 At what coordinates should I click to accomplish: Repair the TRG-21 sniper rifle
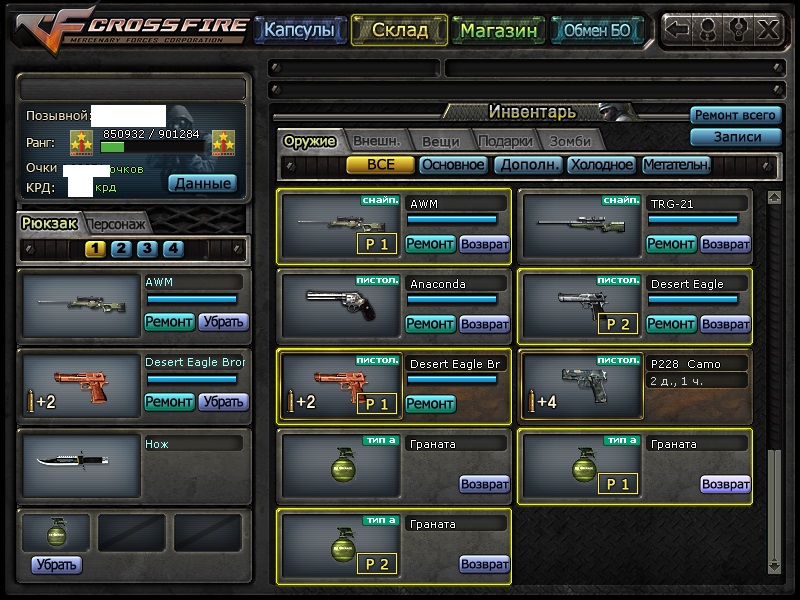click(x=671, y=243)
